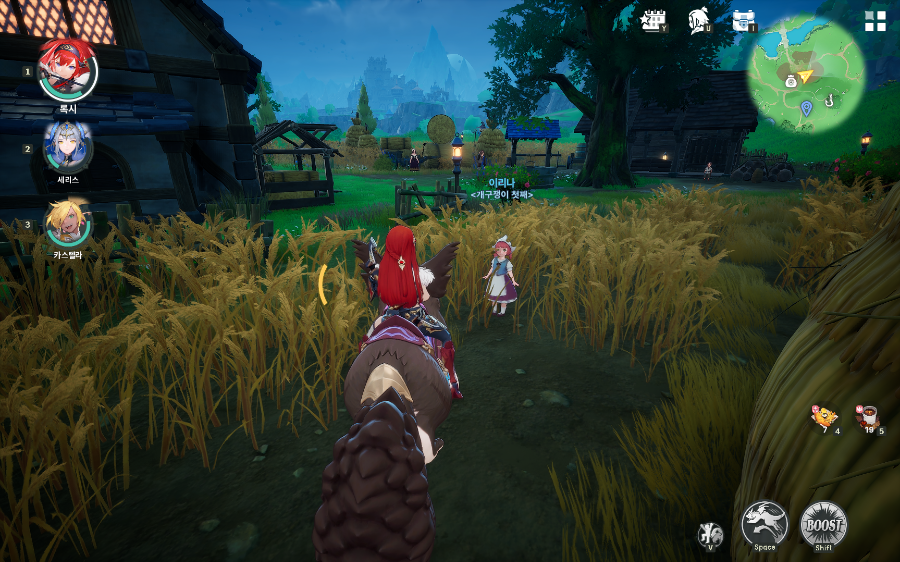Open the events calendar icon
900x562 pixels.
654,20
